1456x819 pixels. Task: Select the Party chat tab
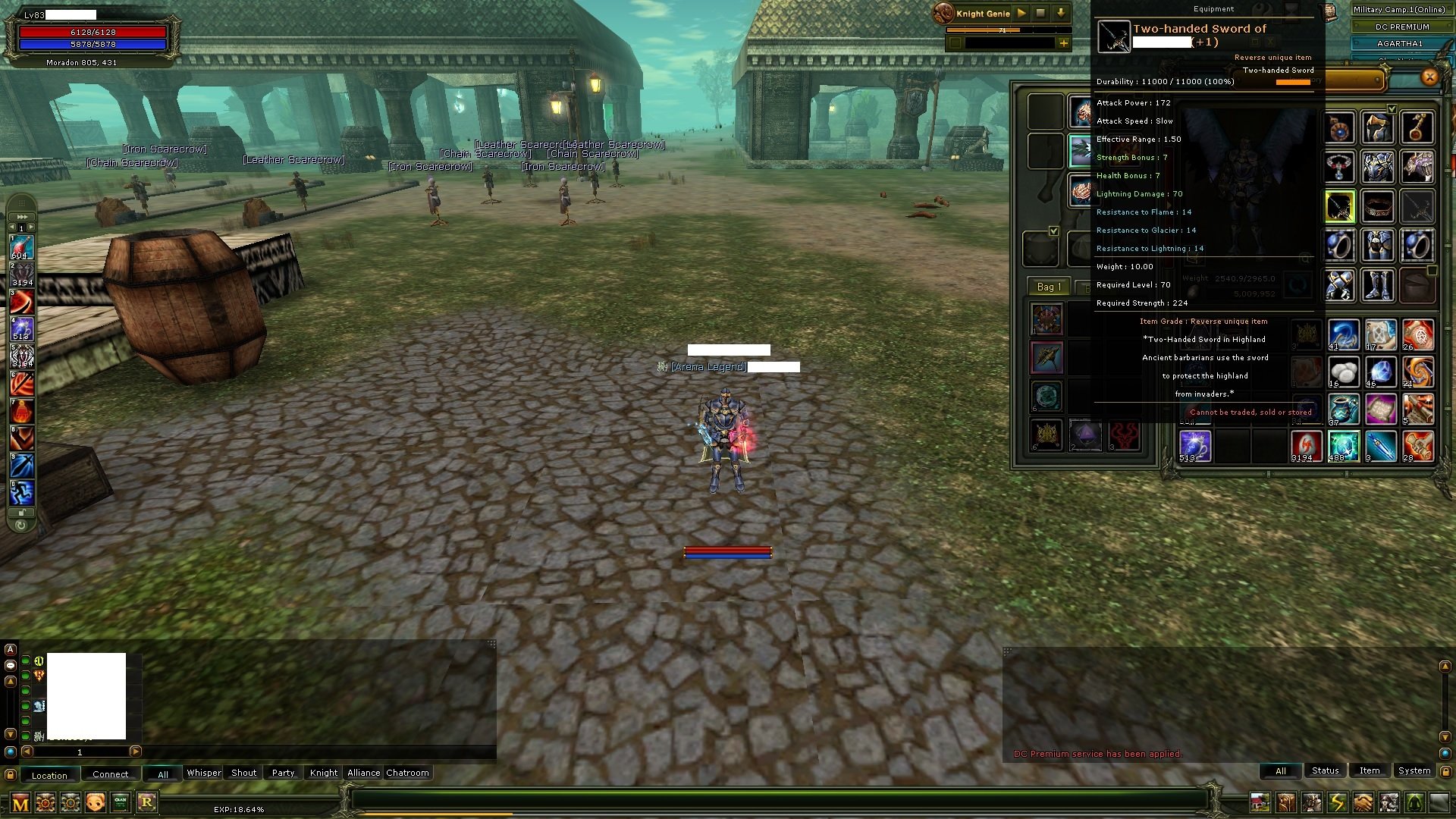point(282,773)
